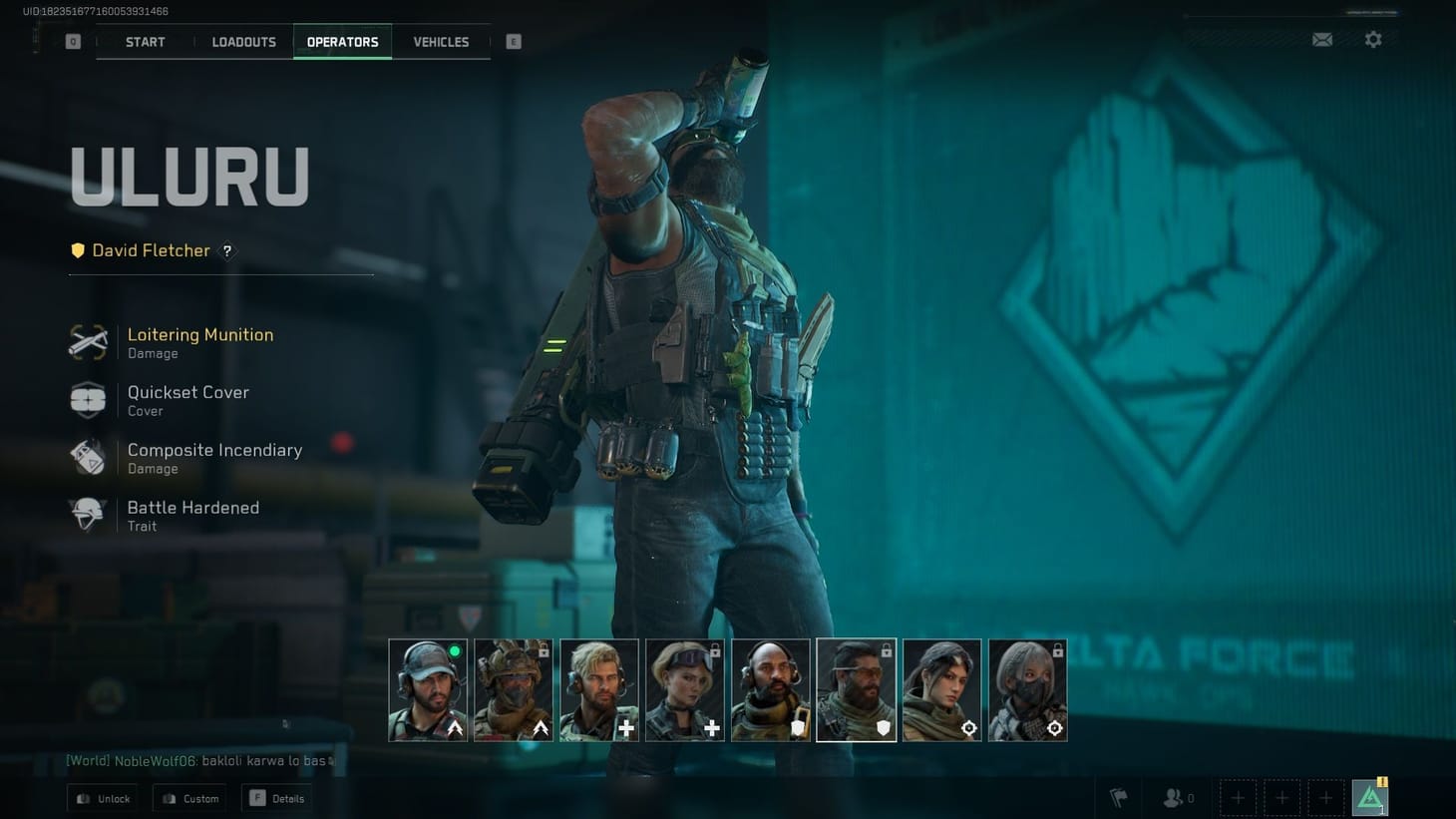Click the question mark beside David Fletcher
Screen dimensions: 1456x819
[226, 251]
